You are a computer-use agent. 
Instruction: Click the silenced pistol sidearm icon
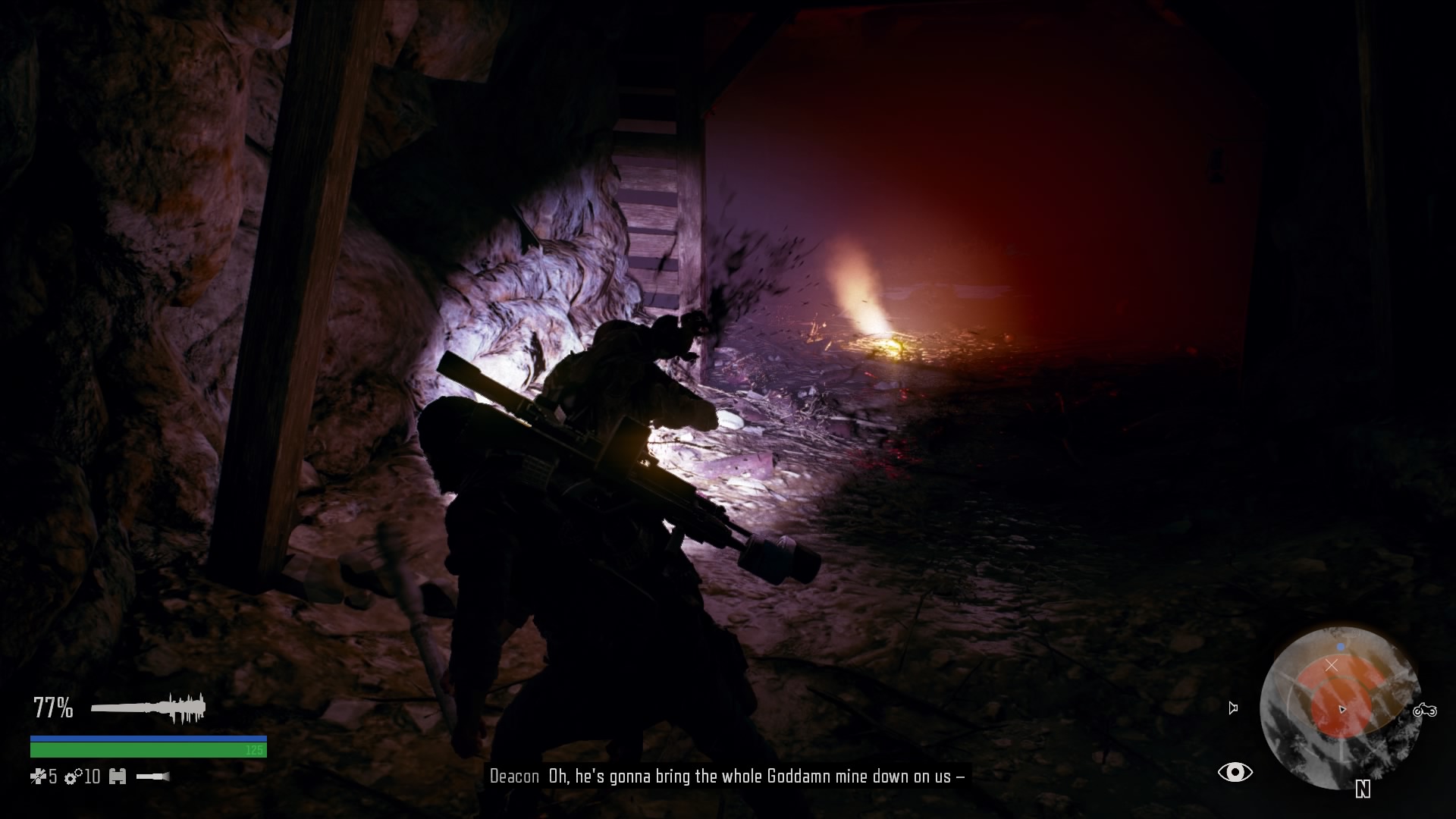(x=152, y=777)
